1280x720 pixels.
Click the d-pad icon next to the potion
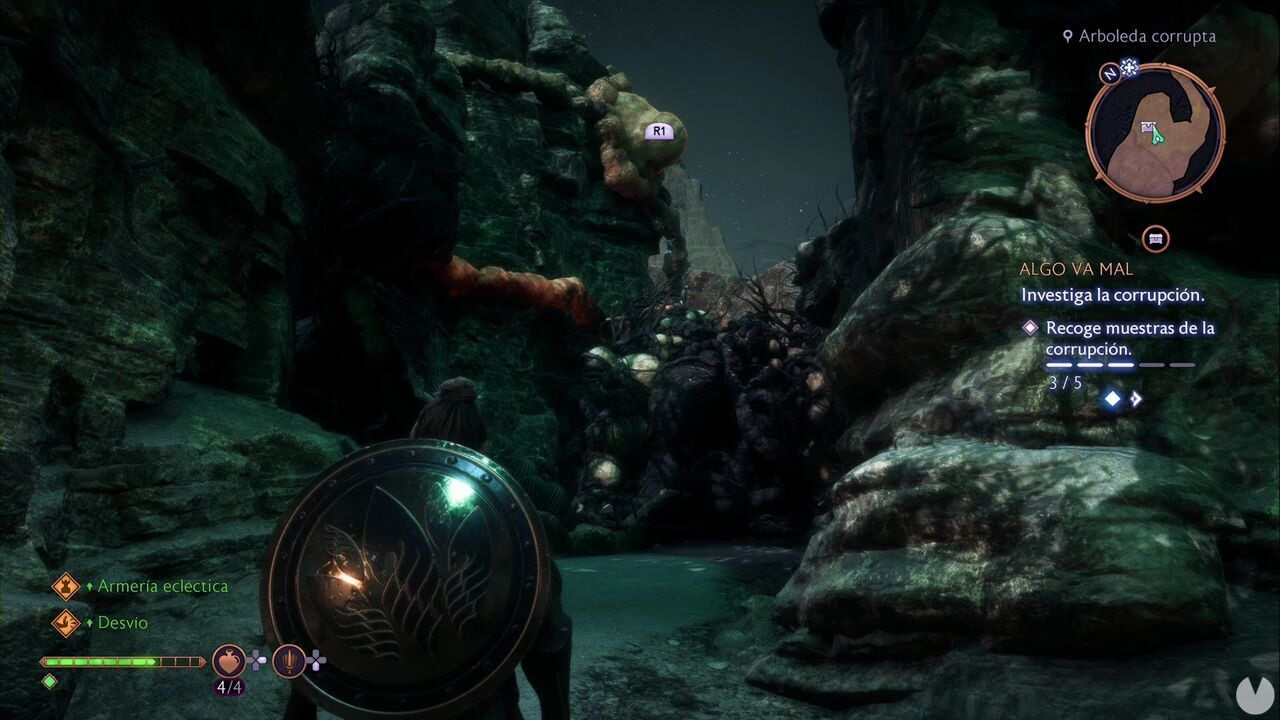(257, 661)
